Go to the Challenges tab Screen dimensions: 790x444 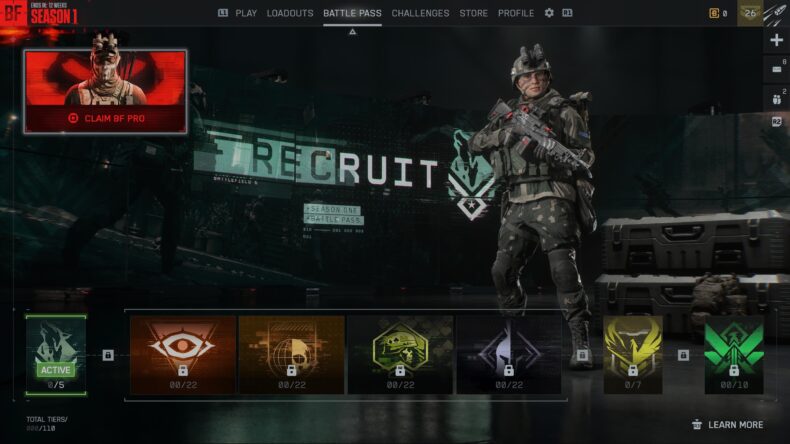coord(420,13)
